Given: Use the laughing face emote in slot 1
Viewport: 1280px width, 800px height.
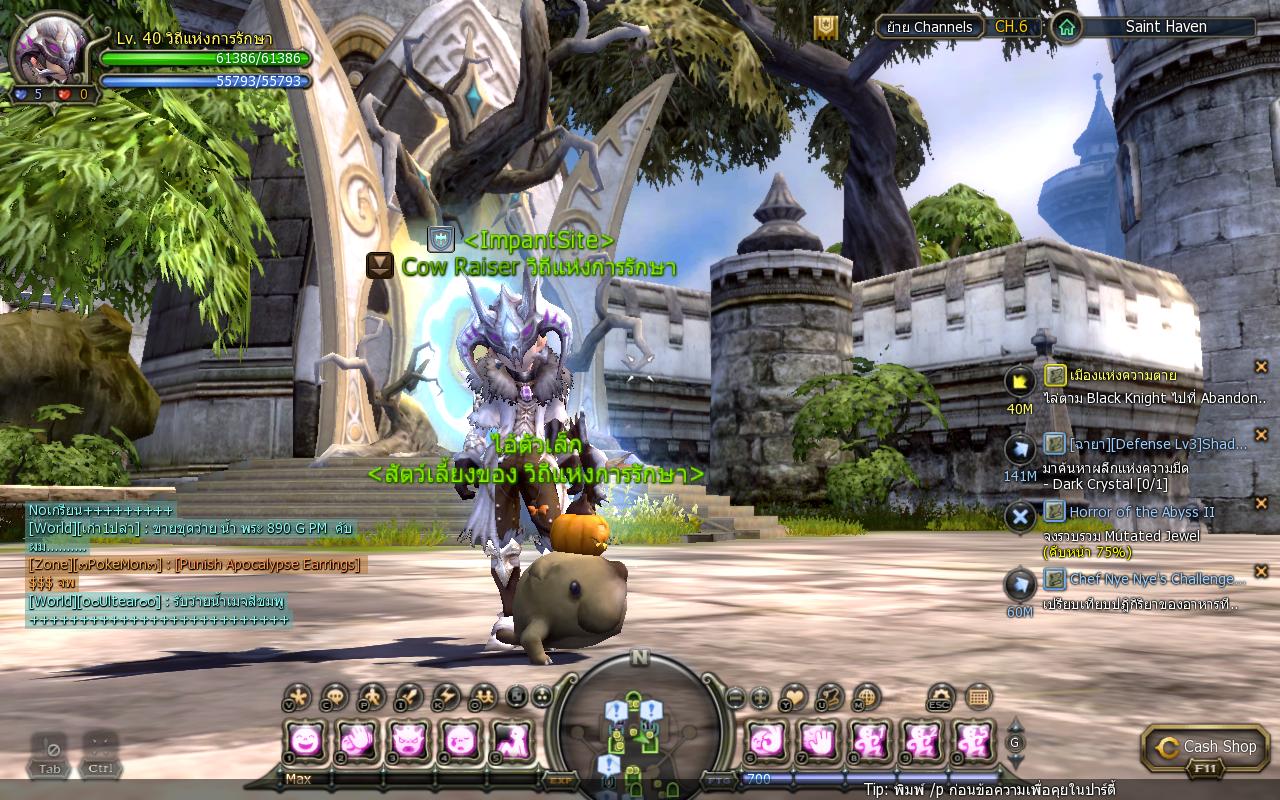Looking at the screenshot, I should click(304, 741).
